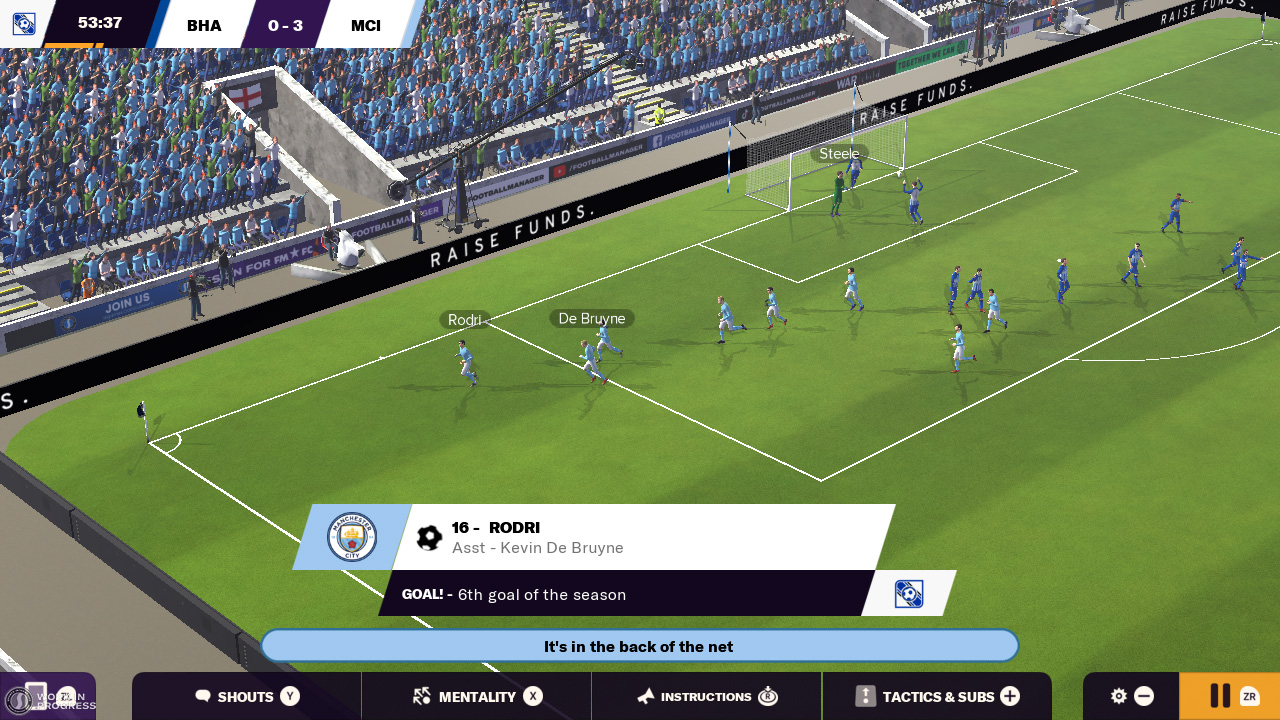The height and width of the screenshot is (720, 1280).
Task: Click the goal ball icon beside Rodri's name
Action: tap(430, 536)
